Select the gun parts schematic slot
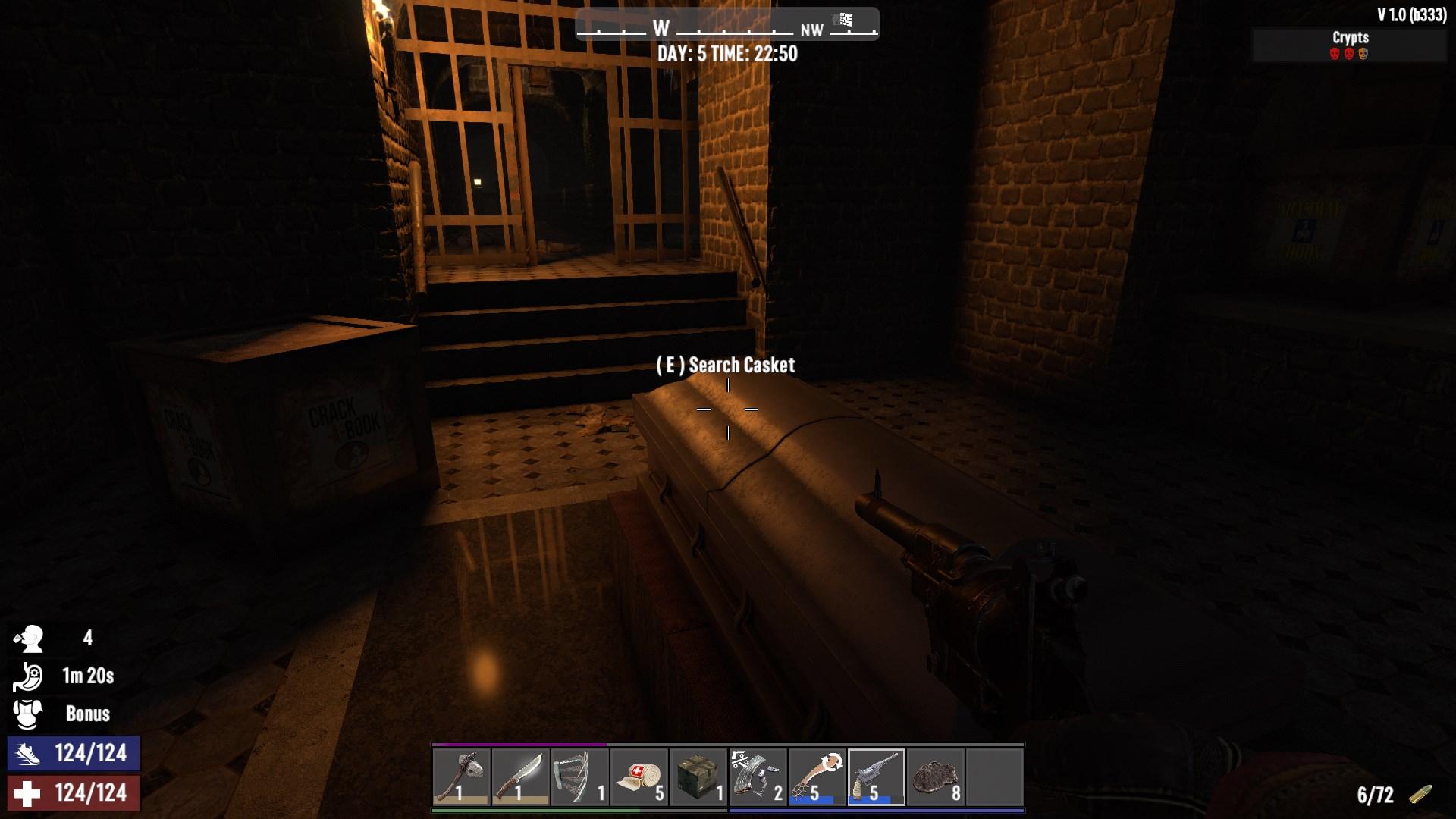 [758, 777]
